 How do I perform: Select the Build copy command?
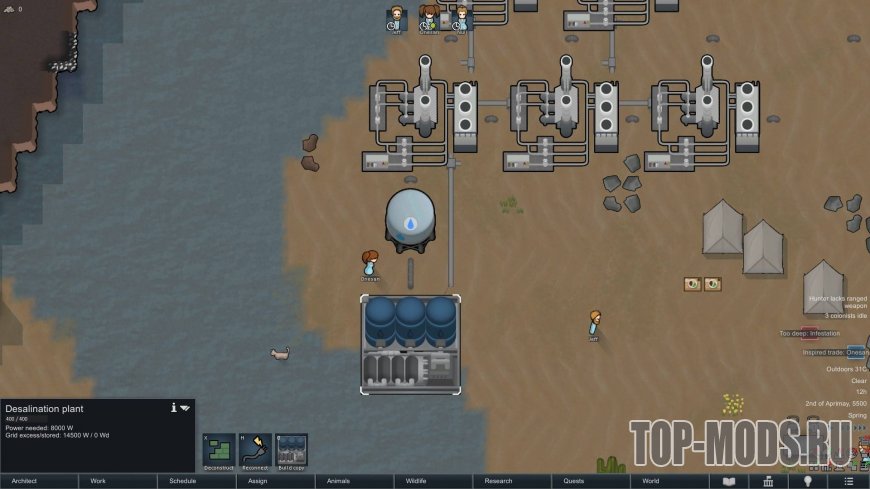tap(291, 451)
